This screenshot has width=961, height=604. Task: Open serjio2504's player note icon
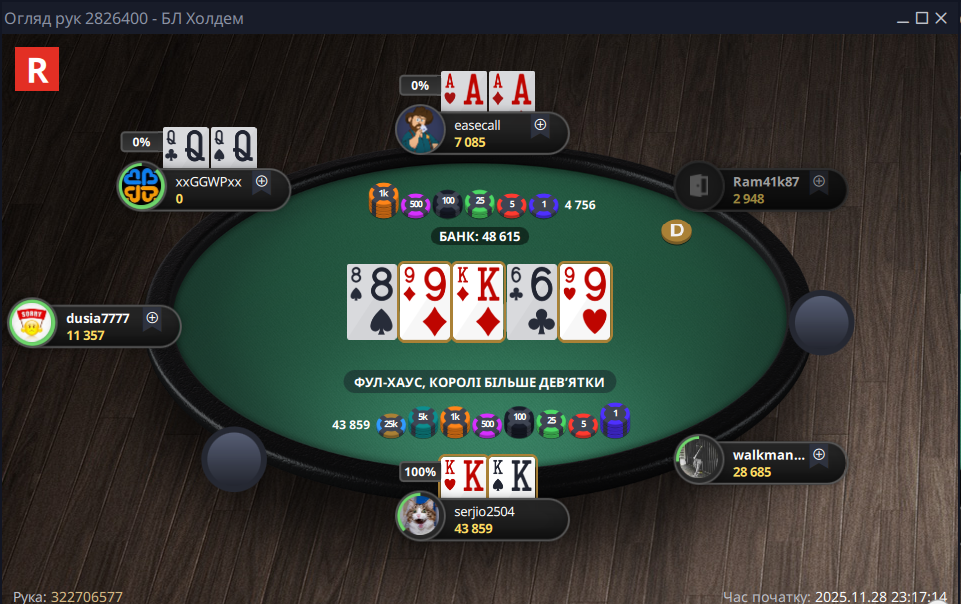[x=540, y=511]
